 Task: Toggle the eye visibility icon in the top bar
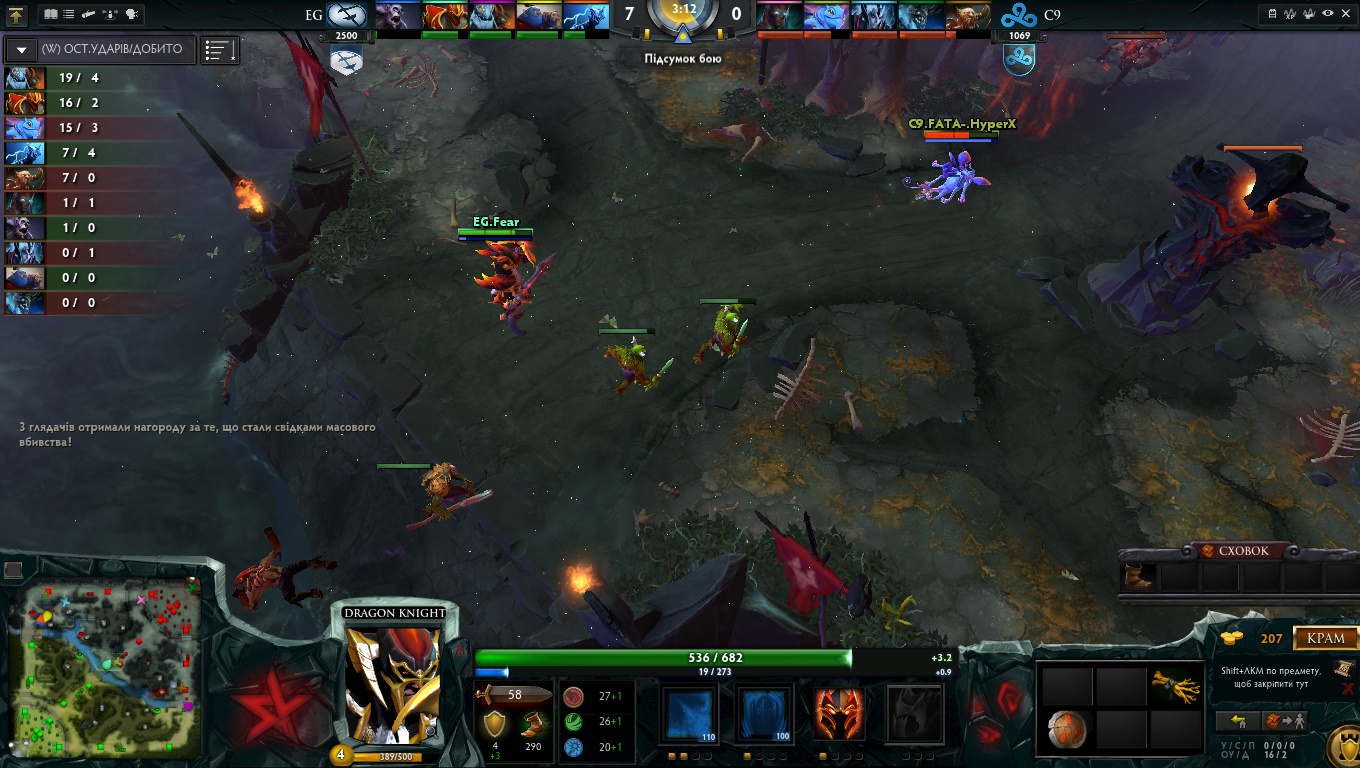click(1328, 15)
